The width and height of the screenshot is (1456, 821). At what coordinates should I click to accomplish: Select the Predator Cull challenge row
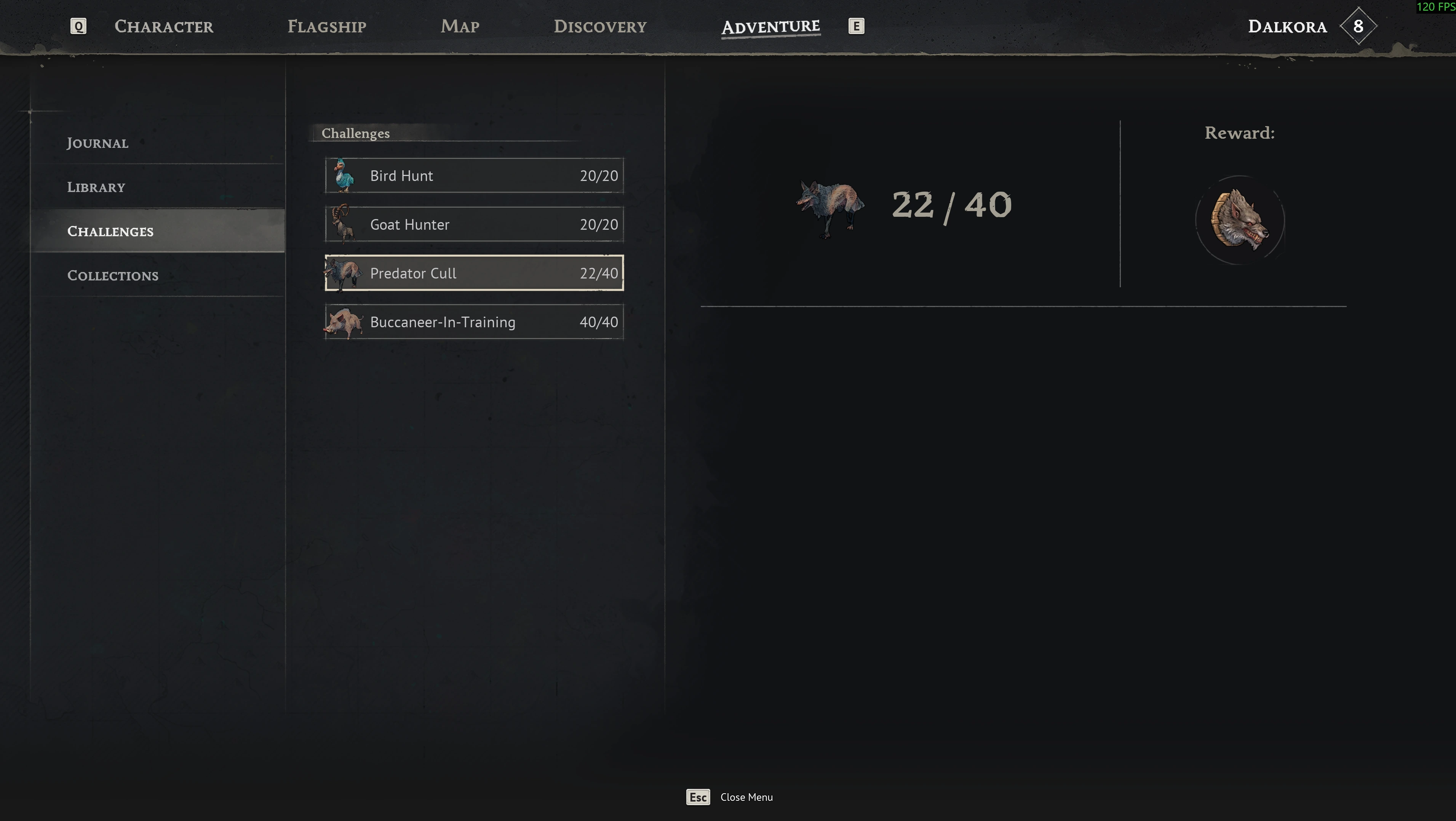pos(474,273)
